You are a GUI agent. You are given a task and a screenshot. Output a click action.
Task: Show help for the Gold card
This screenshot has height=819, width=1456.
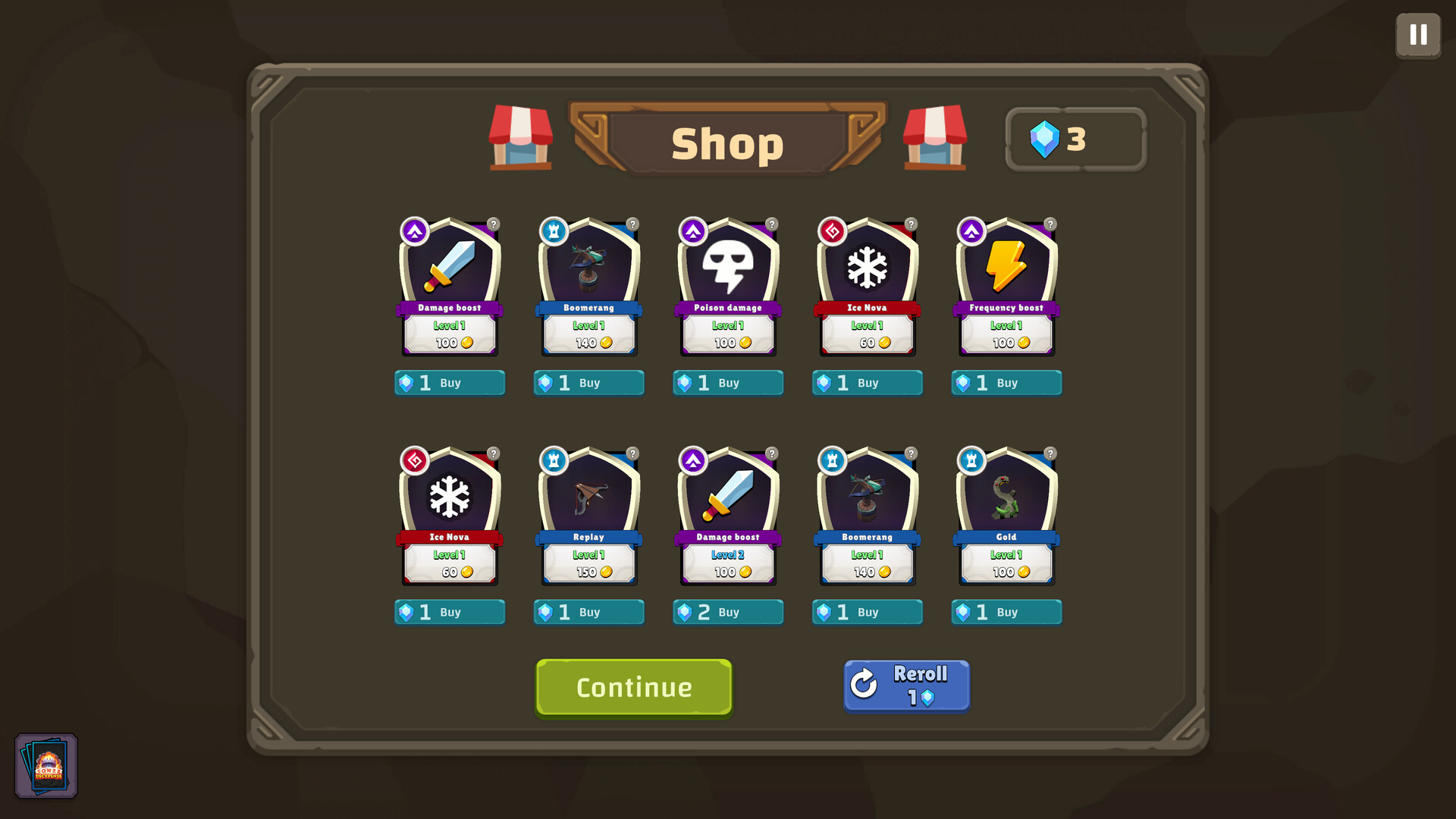click(x=1050, y=453)
